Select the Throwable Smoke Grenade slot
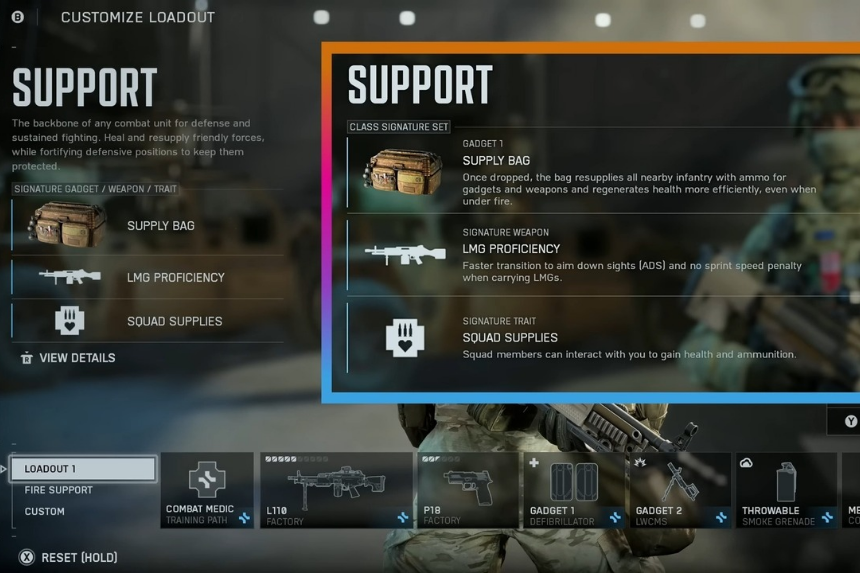 click(786, 490)
